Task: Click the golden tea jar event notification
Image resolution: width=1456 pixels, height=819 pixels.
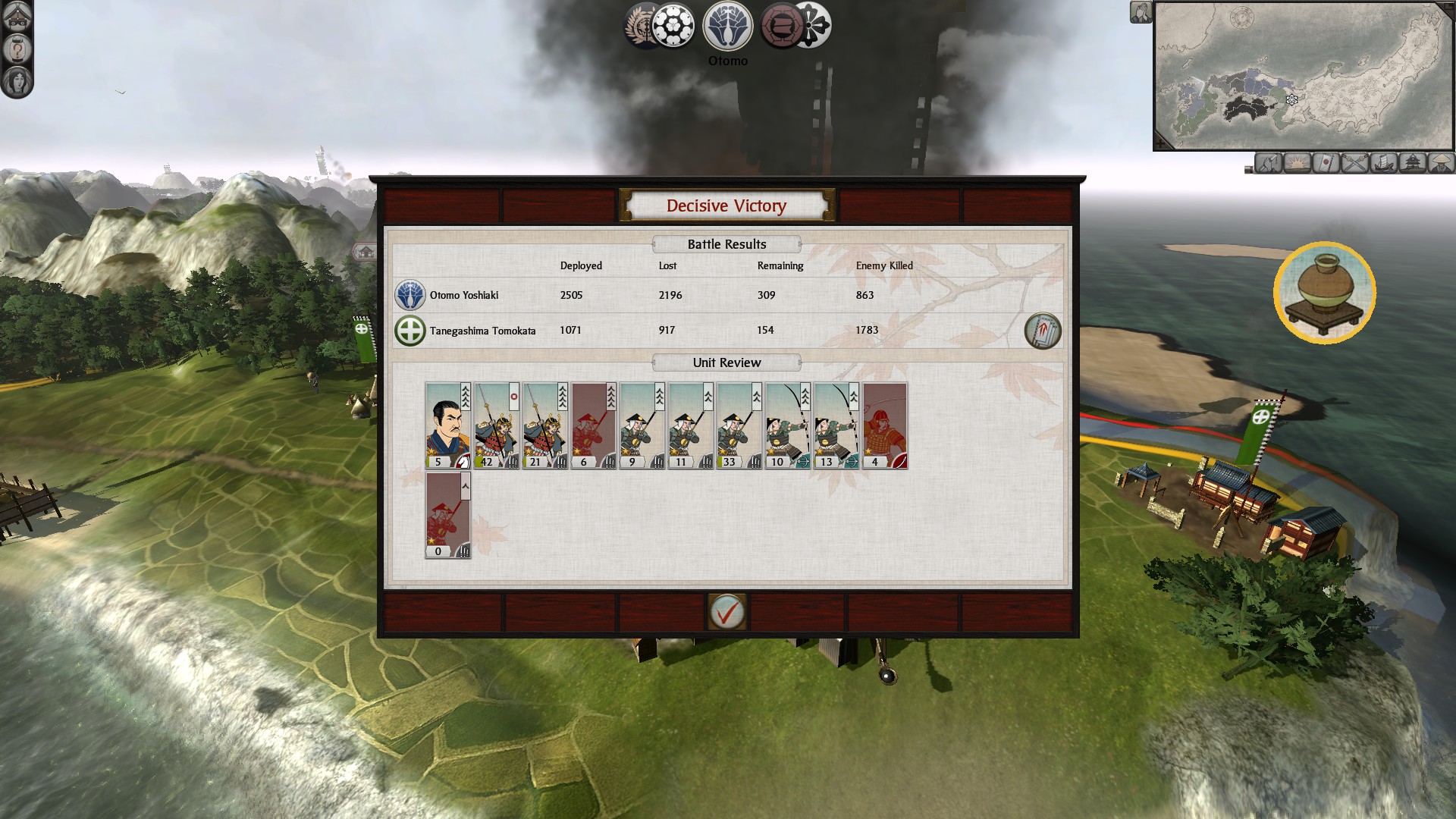Action: tap(1324, 293)
